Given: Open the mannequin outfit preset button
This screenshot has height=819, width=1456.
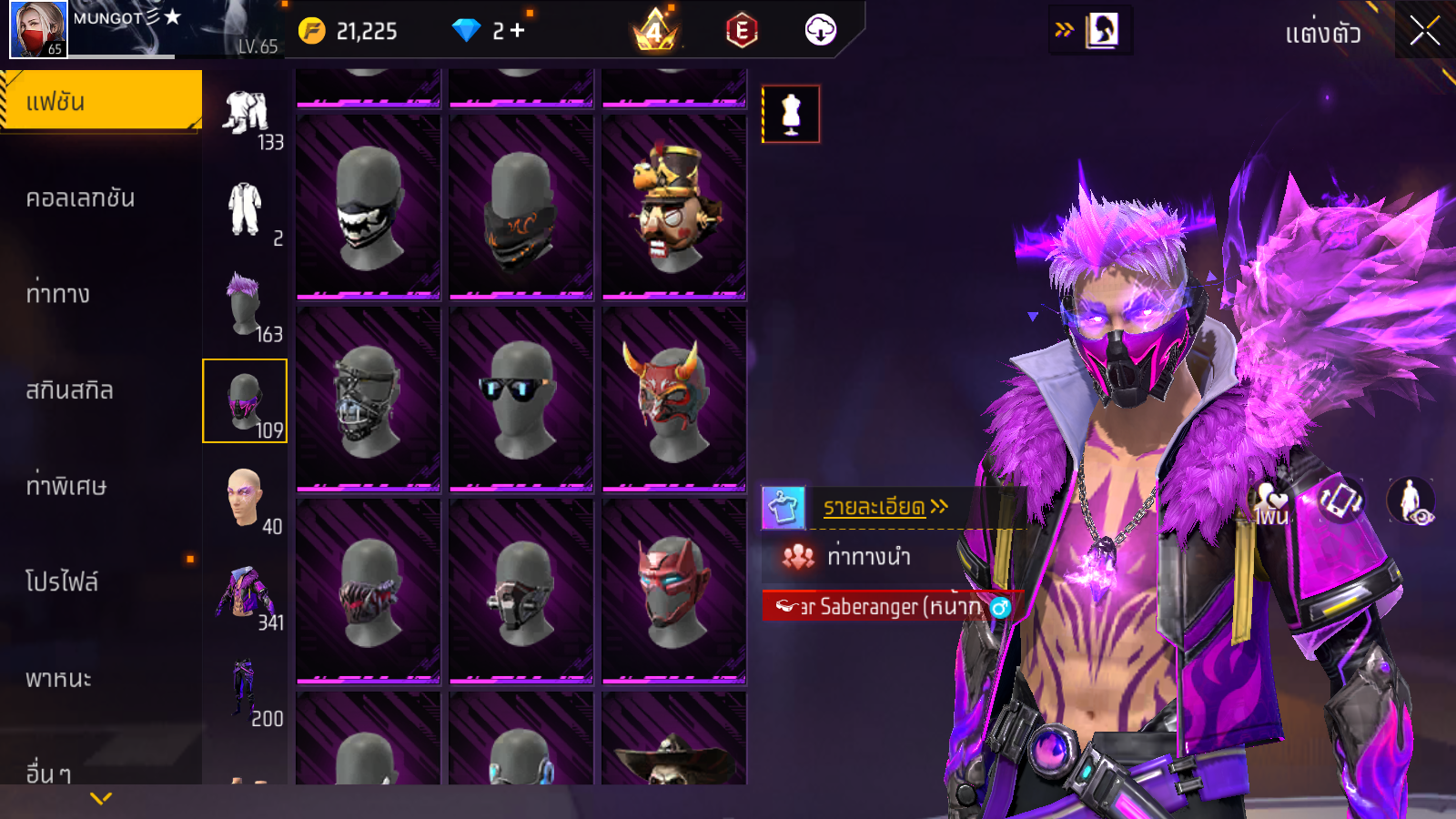Looking at the screenshot, I should pyautogui.click(x=791, y=115).
